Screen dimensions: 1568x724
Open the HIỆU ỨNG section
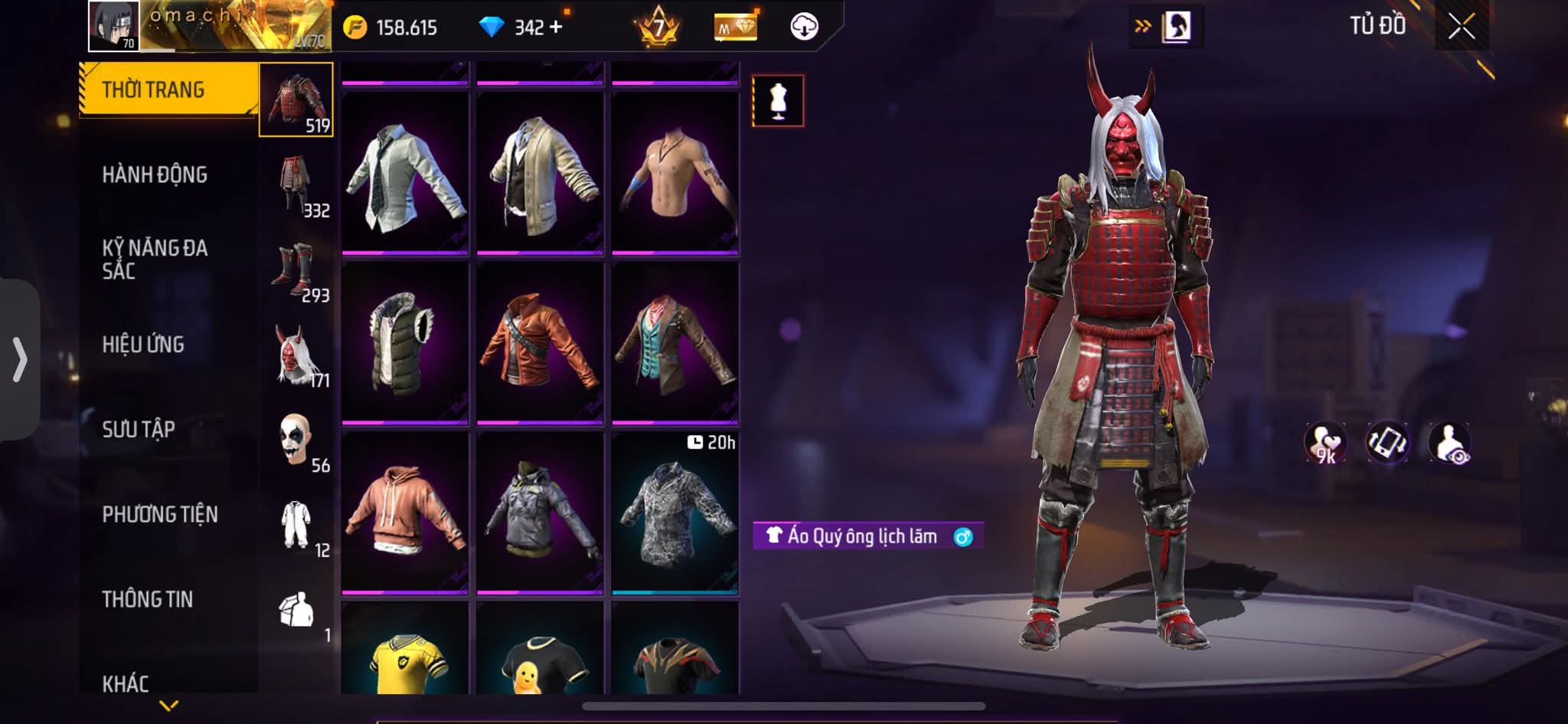(143, 345)
